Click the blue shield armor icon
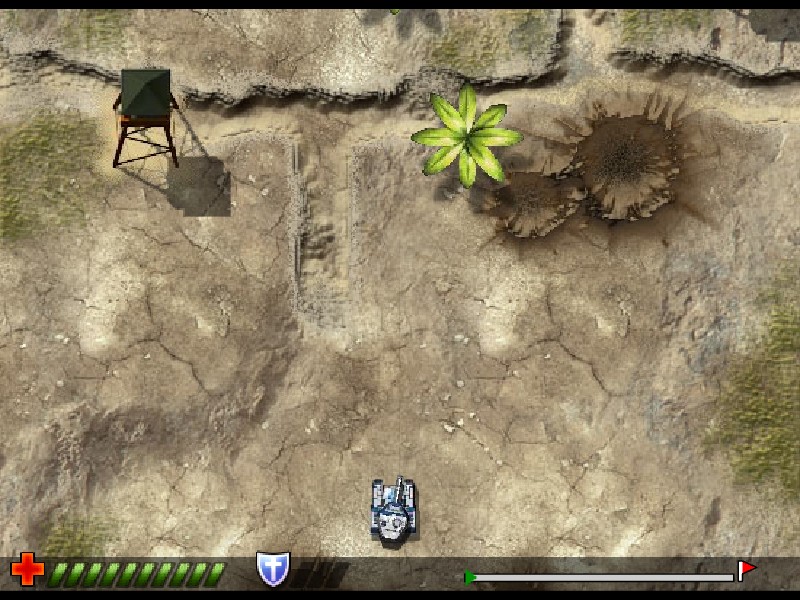Screen dimensions: 800x600 click(272, 569)
